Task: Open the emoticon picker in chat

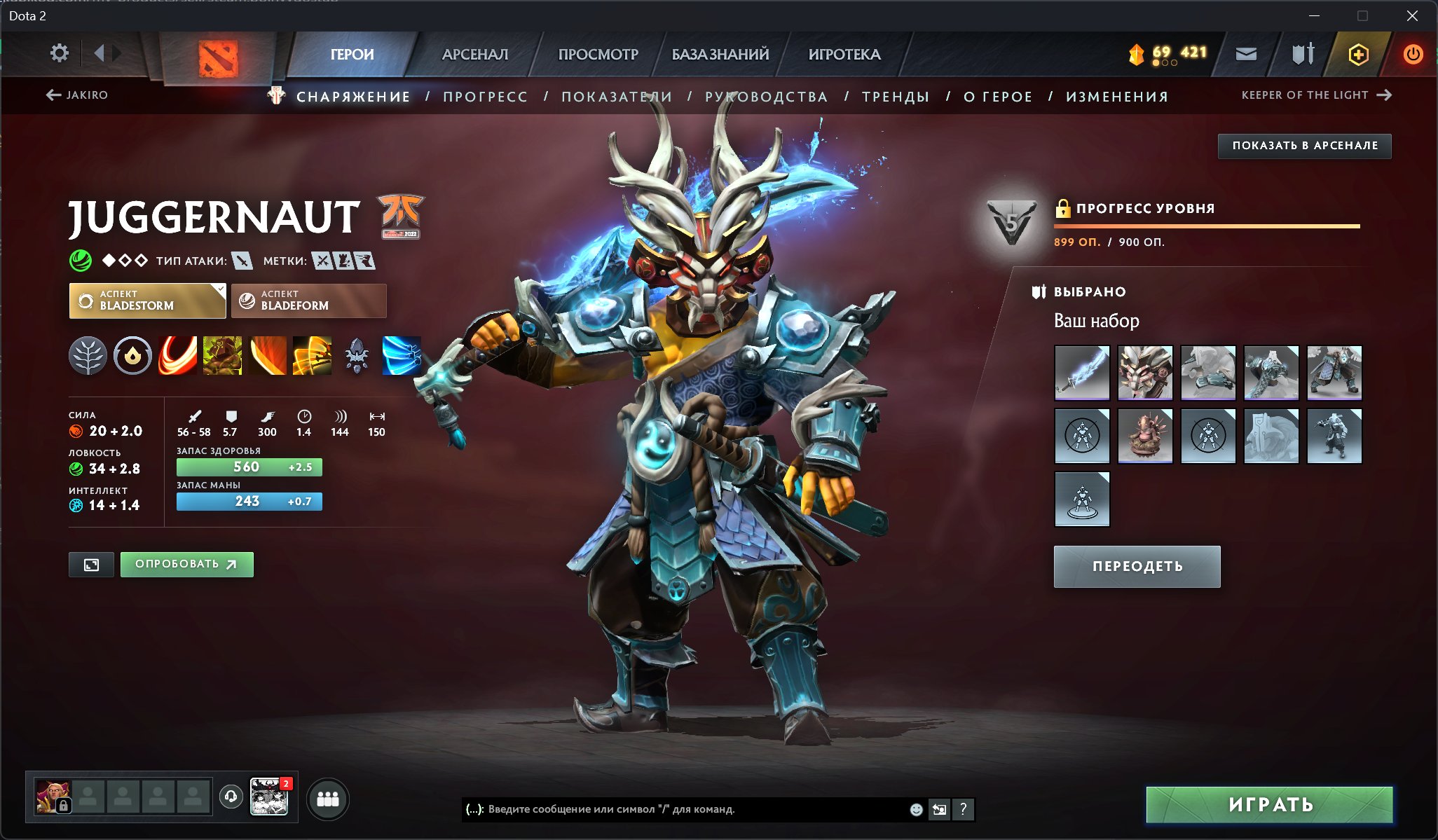Action: click(916, 810)
